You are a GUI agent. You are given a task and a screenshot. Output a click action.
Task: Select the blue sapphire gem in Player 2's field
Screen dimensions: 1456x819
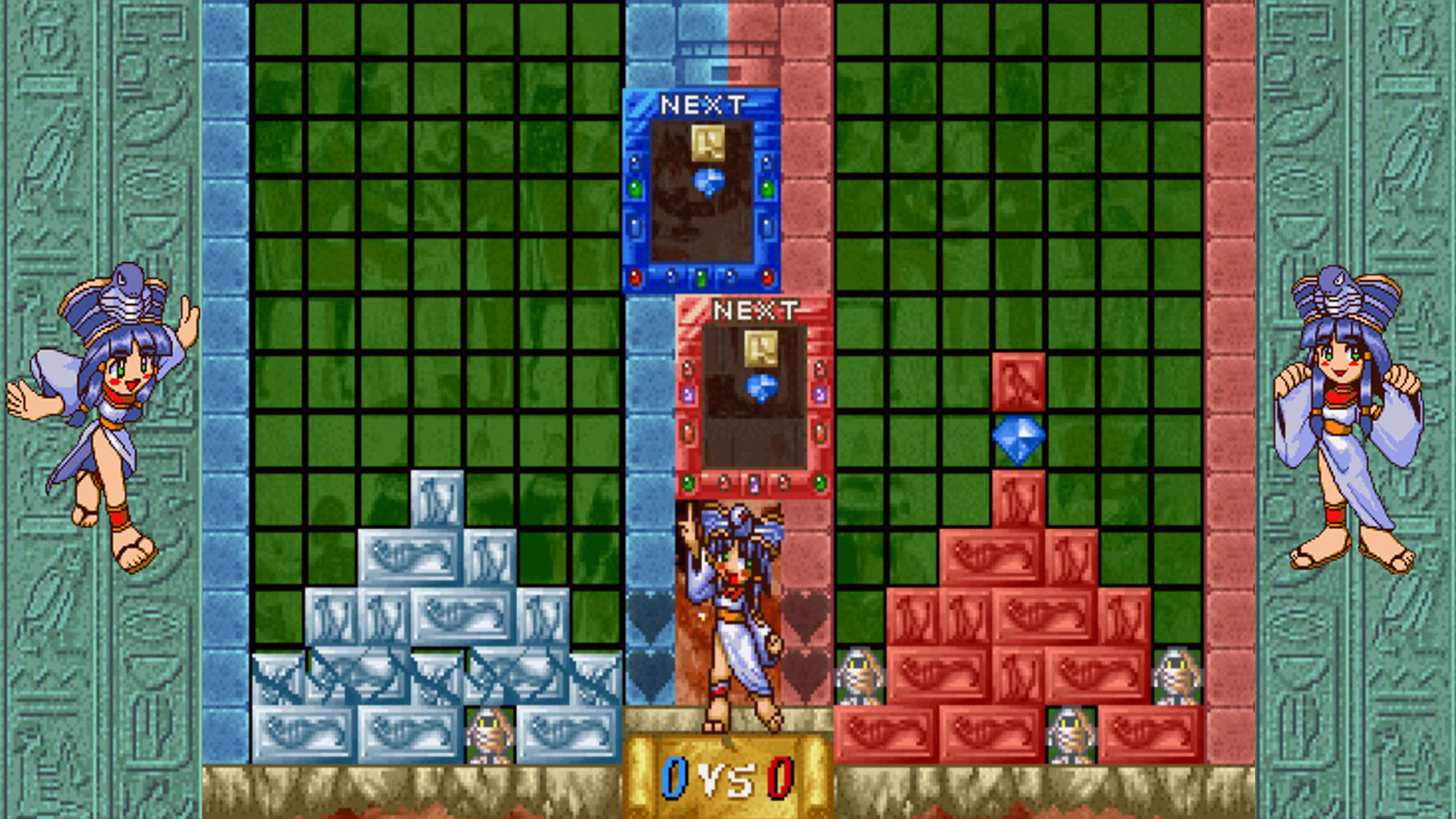point(1017,438)
